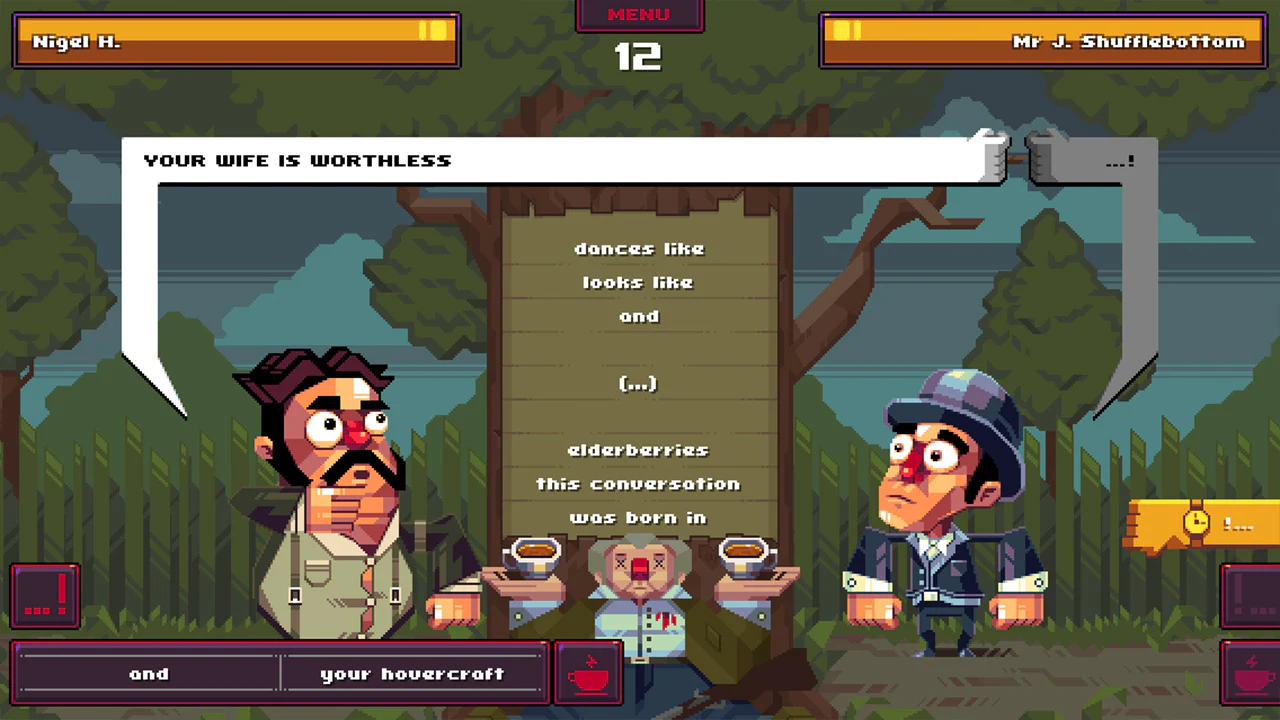This screenshot has width=1280, height=720.
Task: Select the "looks like" phrase
Action: tap(638, 282)
